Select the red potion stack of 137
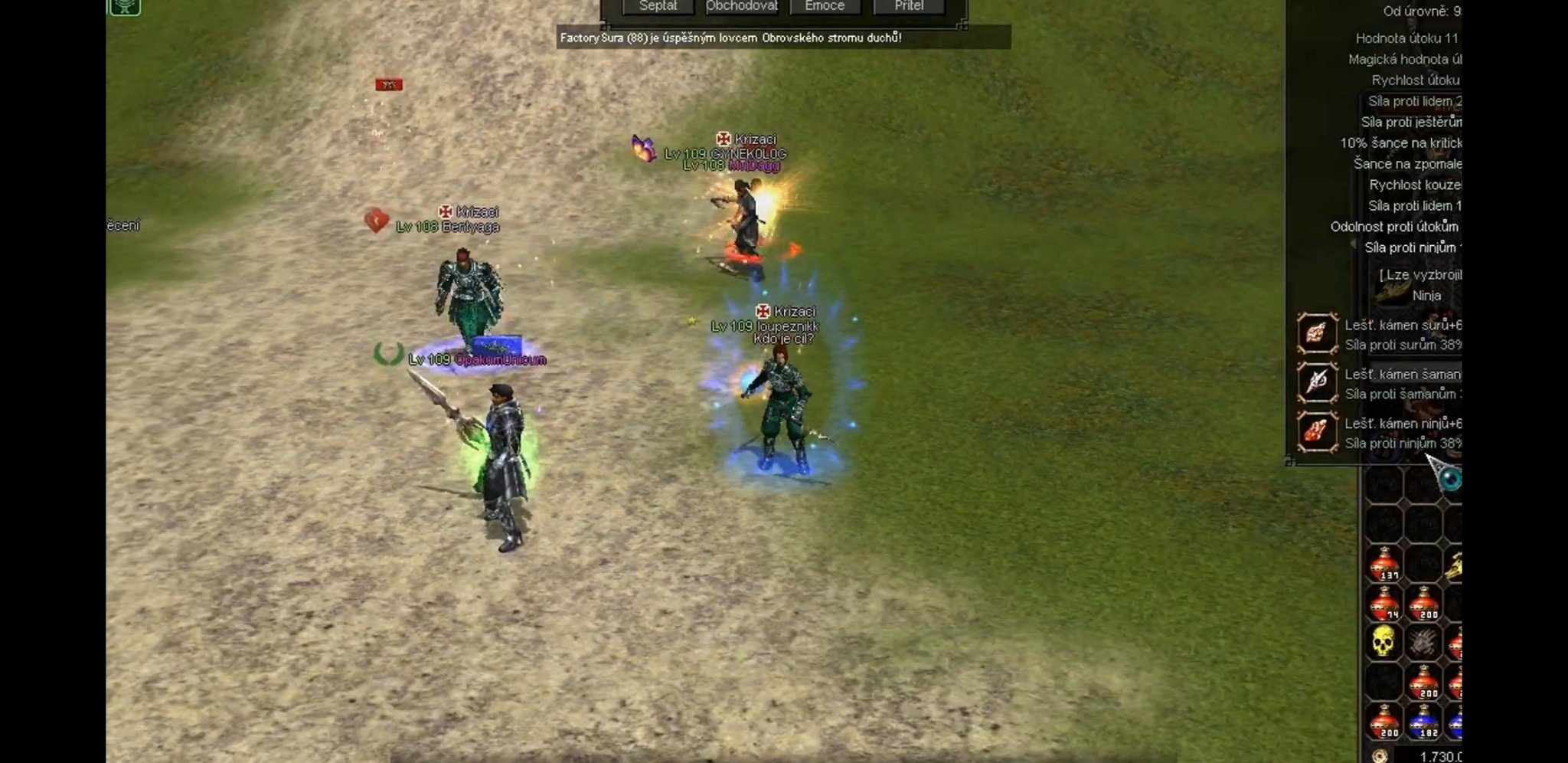This screenshot has height=763, width=1568. coord(1384,565)
